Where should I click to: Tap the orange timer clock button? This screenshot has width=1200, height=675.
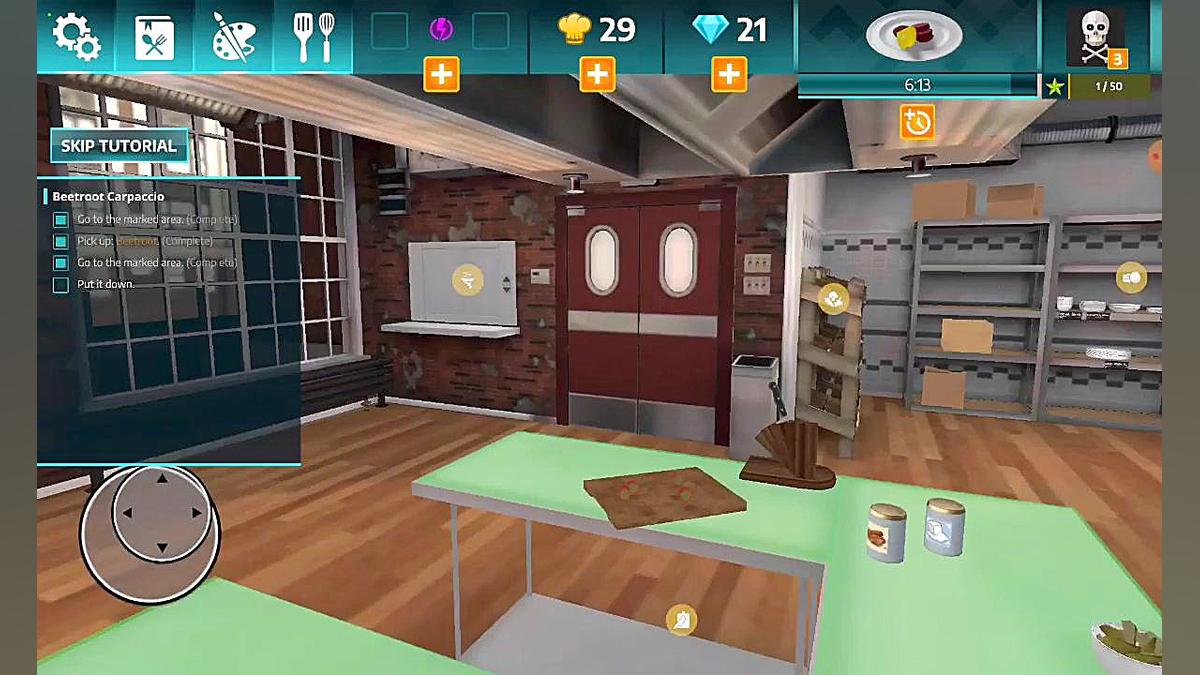[916, 123]
